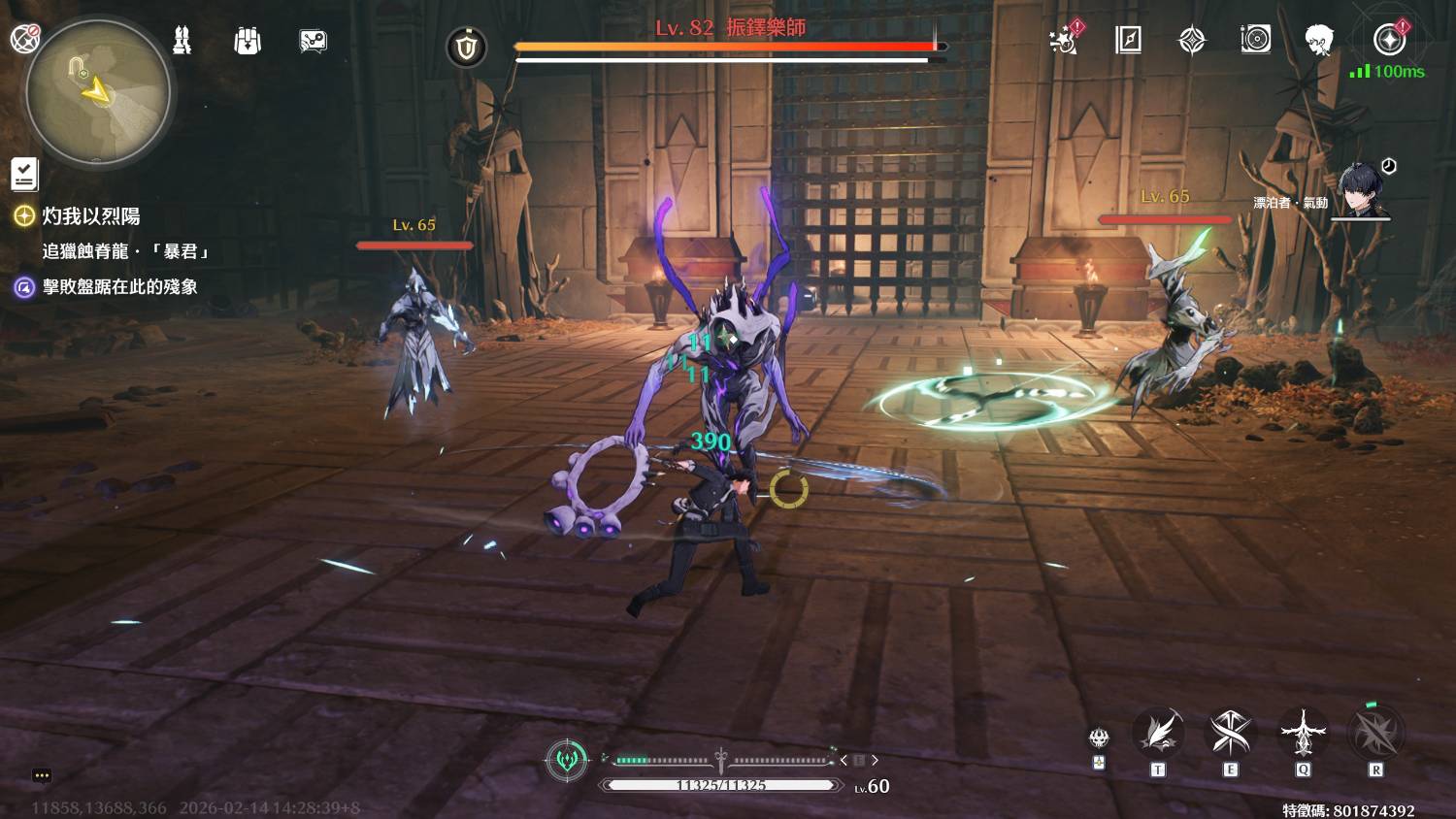Open the turntable record icon
Screen dimensions: 1456x819
[1255, 40]
